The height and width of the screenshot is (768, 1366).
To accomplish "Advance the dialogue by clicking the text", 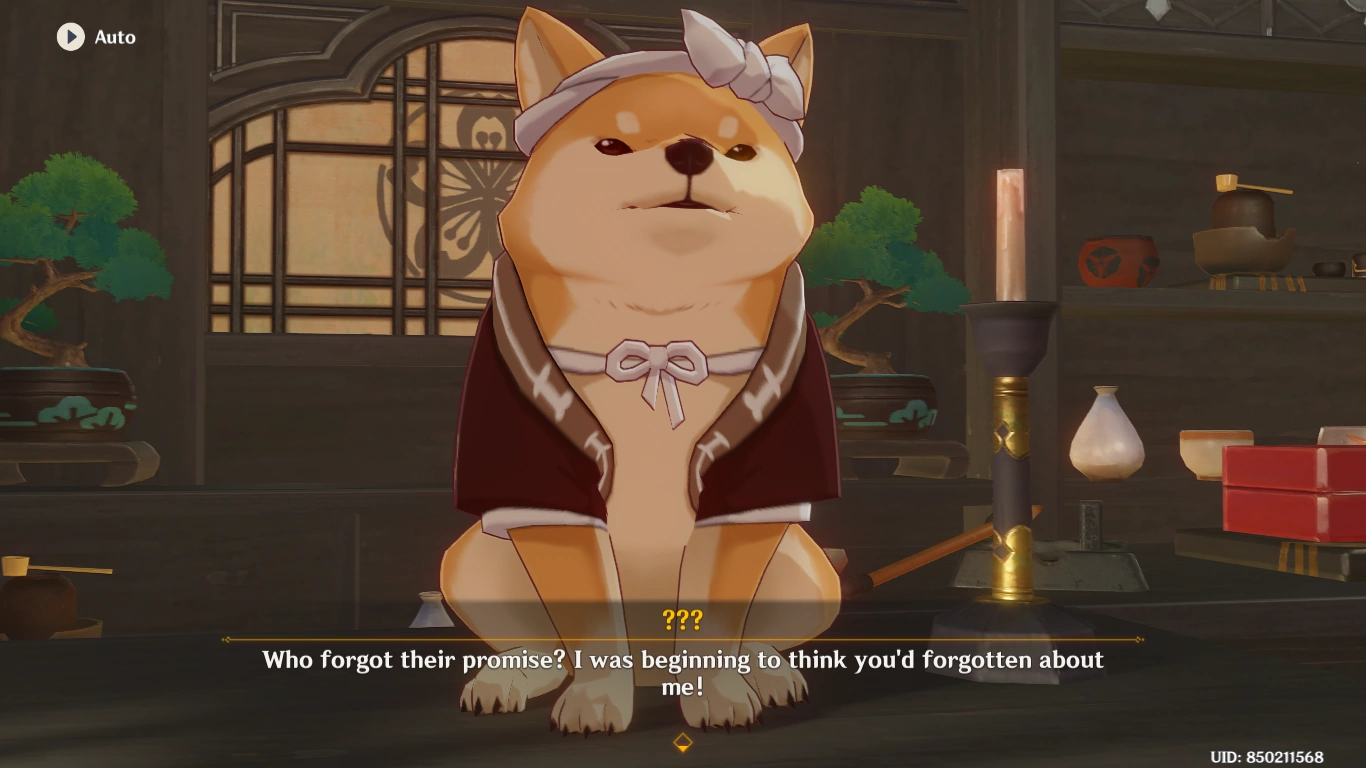I will pos(683,670).
